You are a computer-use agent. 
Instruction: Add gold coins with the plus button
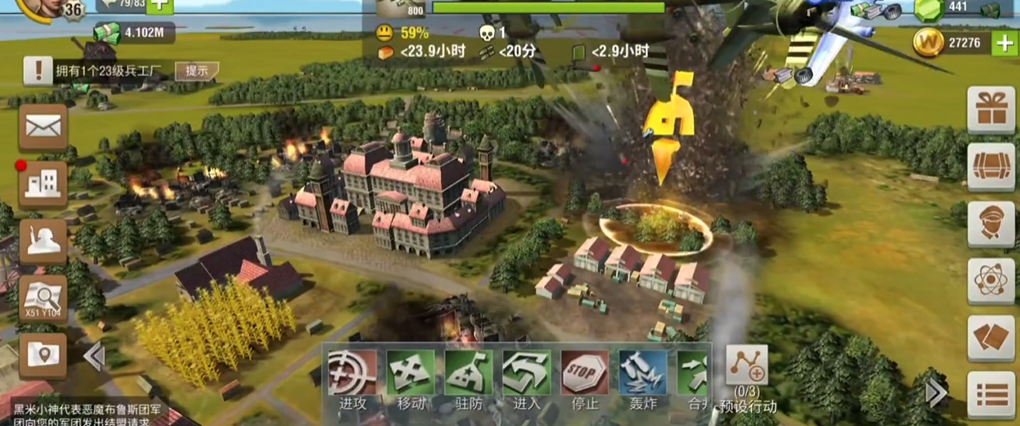(1003, 43)
